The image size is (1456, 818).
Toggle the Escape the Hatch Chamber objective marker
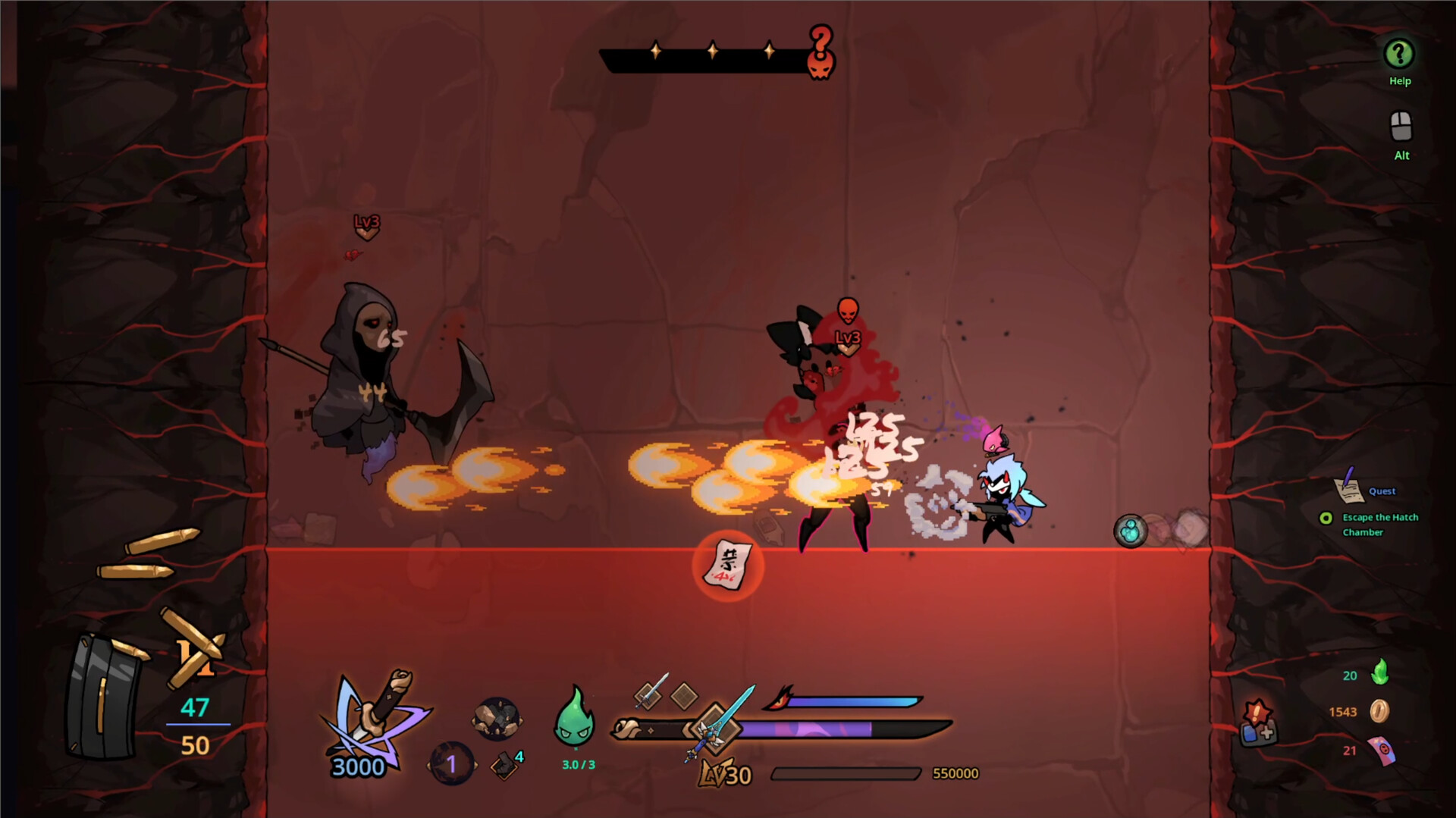1326,519
